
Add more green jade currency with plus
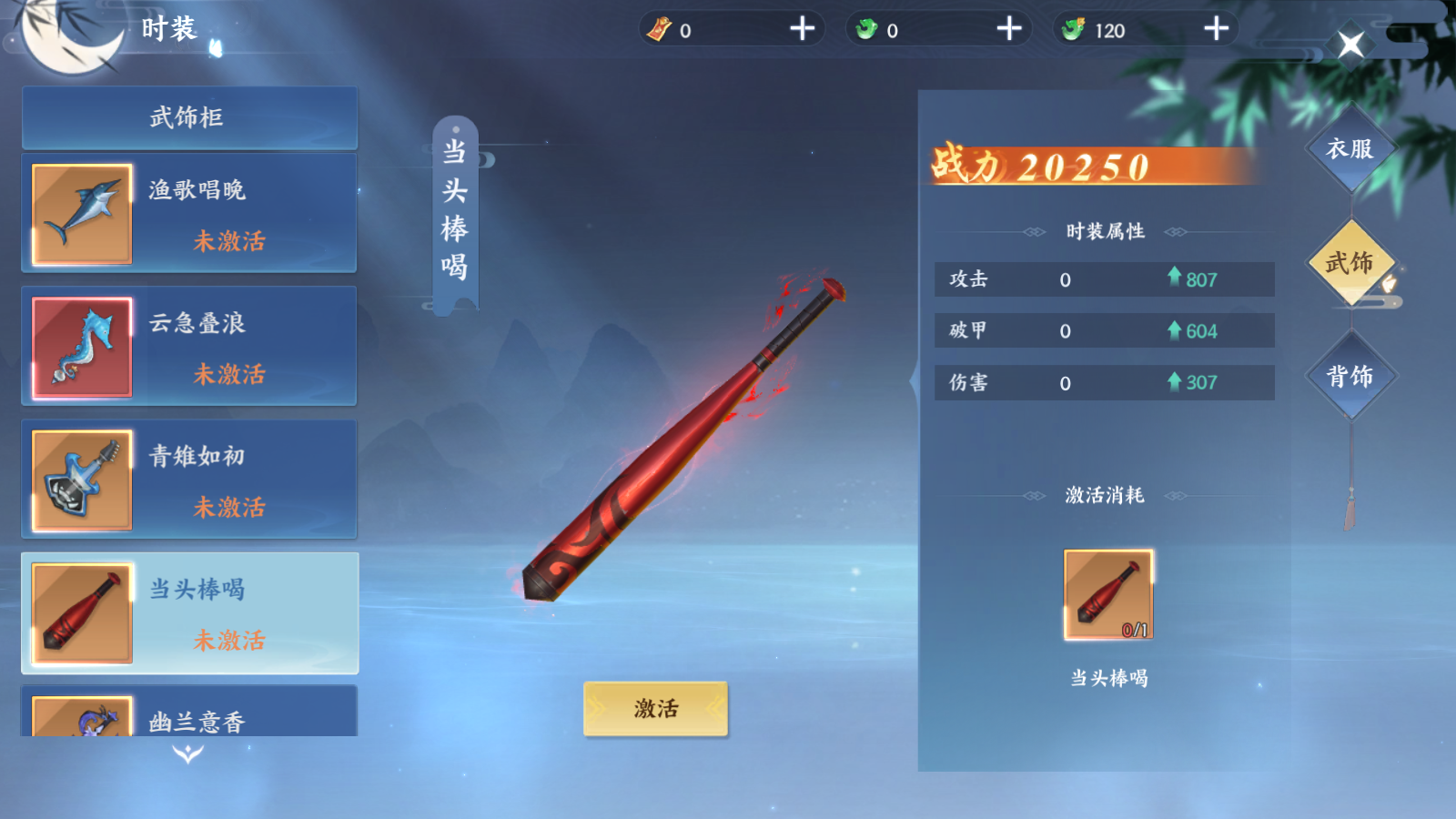coord(1009,29)
